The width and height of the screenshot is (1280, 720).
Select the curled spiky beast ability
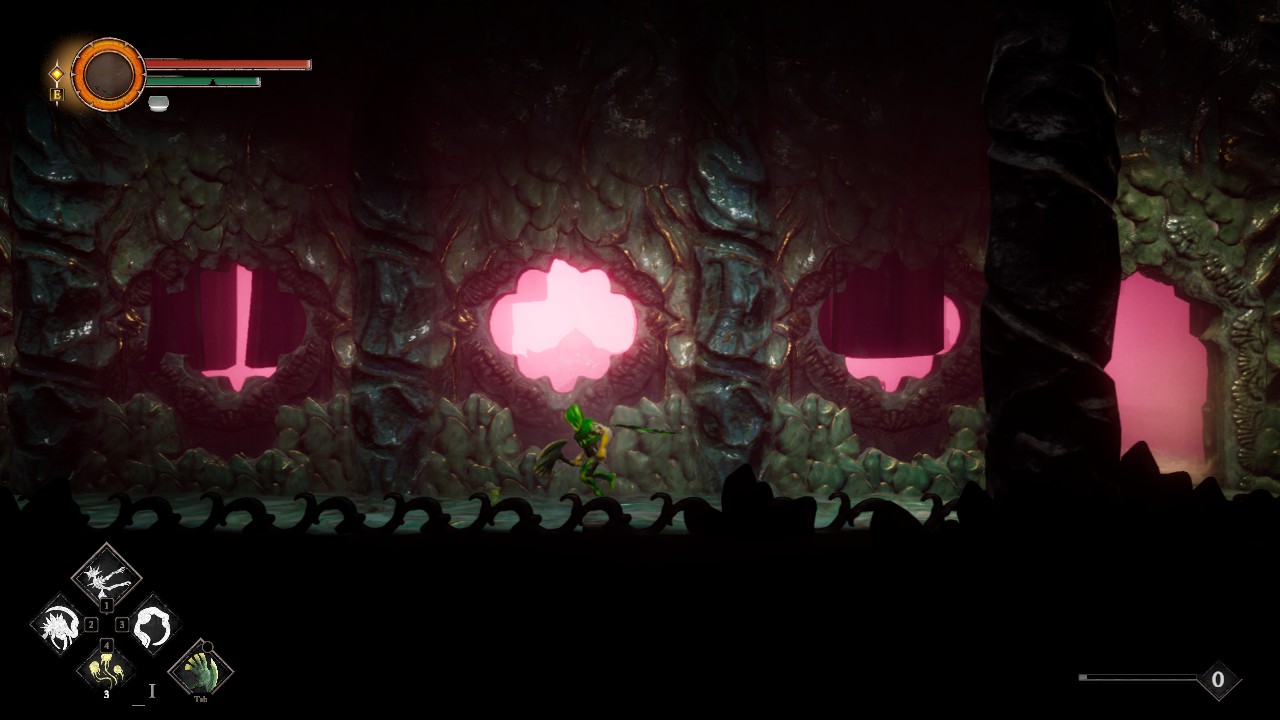(59, 626)
